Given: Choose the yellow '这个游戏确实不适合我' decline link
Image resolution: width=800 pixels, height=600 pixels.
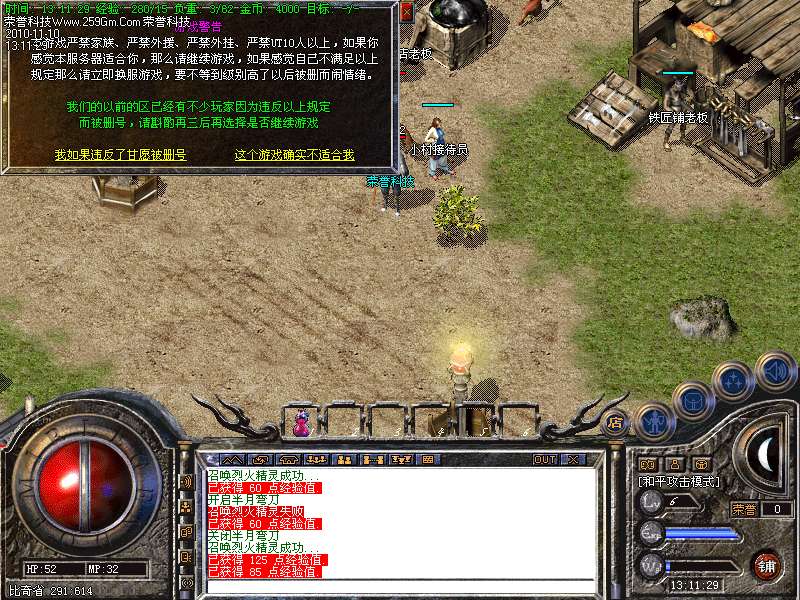Looking at the screenshot, I should pos(294,155).
